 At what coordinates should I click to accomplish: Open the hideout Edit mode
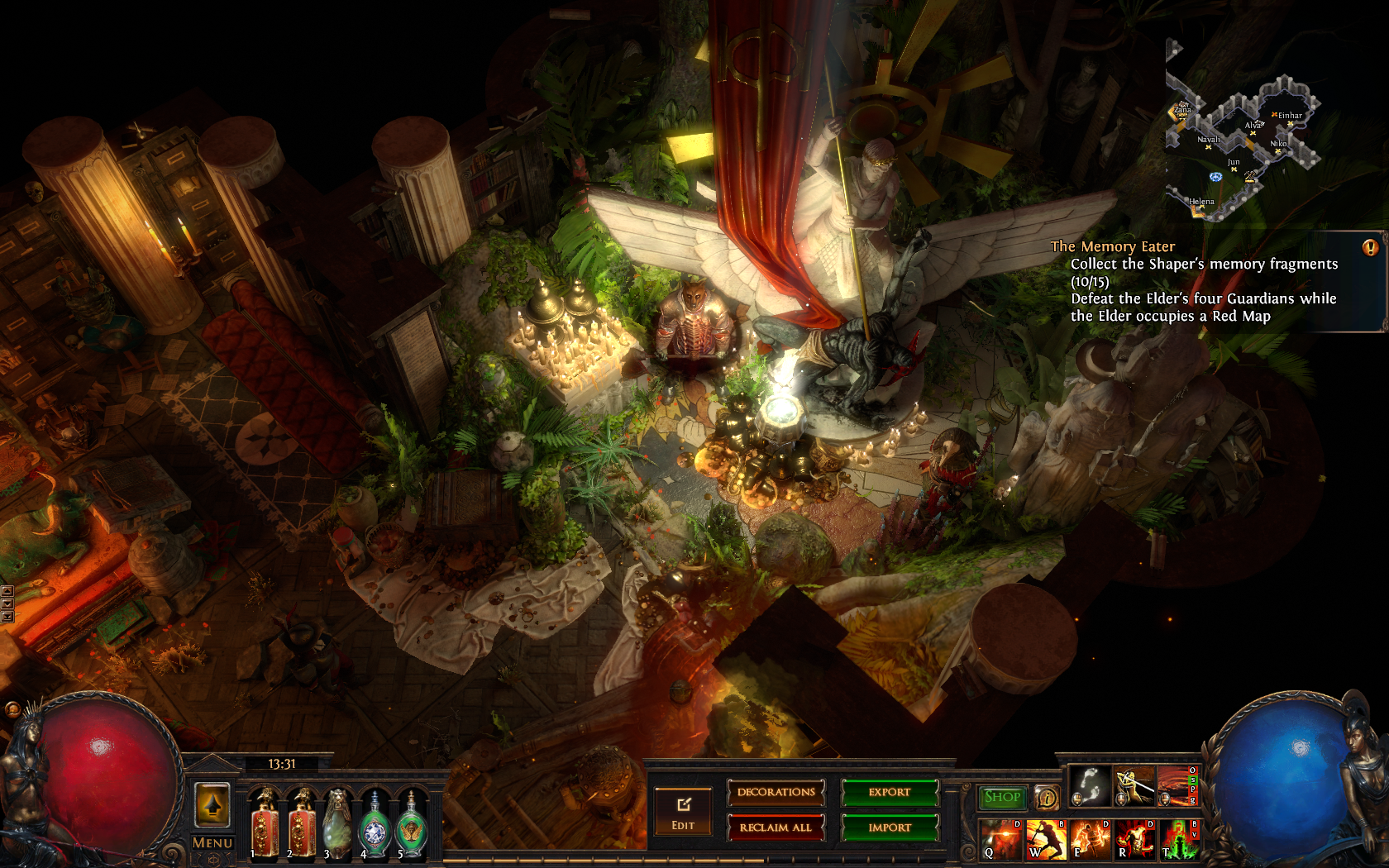(683, 812)
